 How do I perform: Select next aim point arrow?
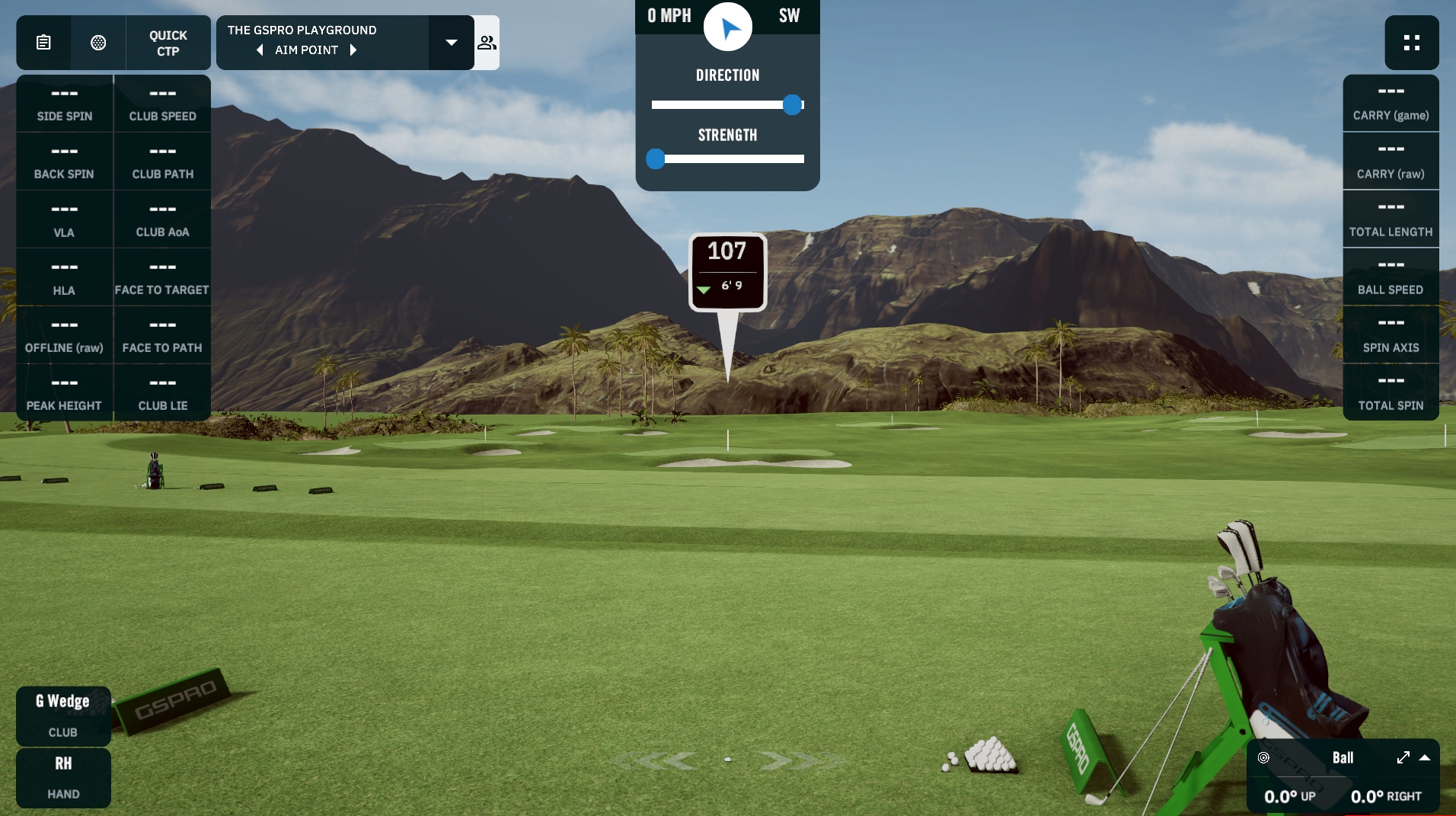coord(353,50)
